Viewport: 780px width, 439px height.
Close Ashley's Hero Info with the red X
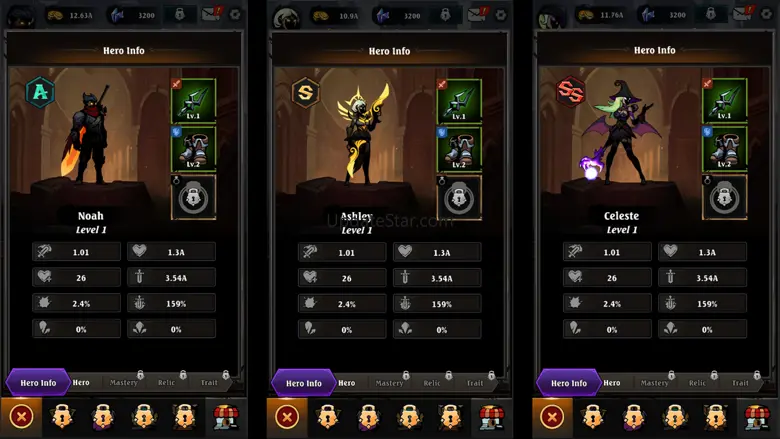coord(287,417)
